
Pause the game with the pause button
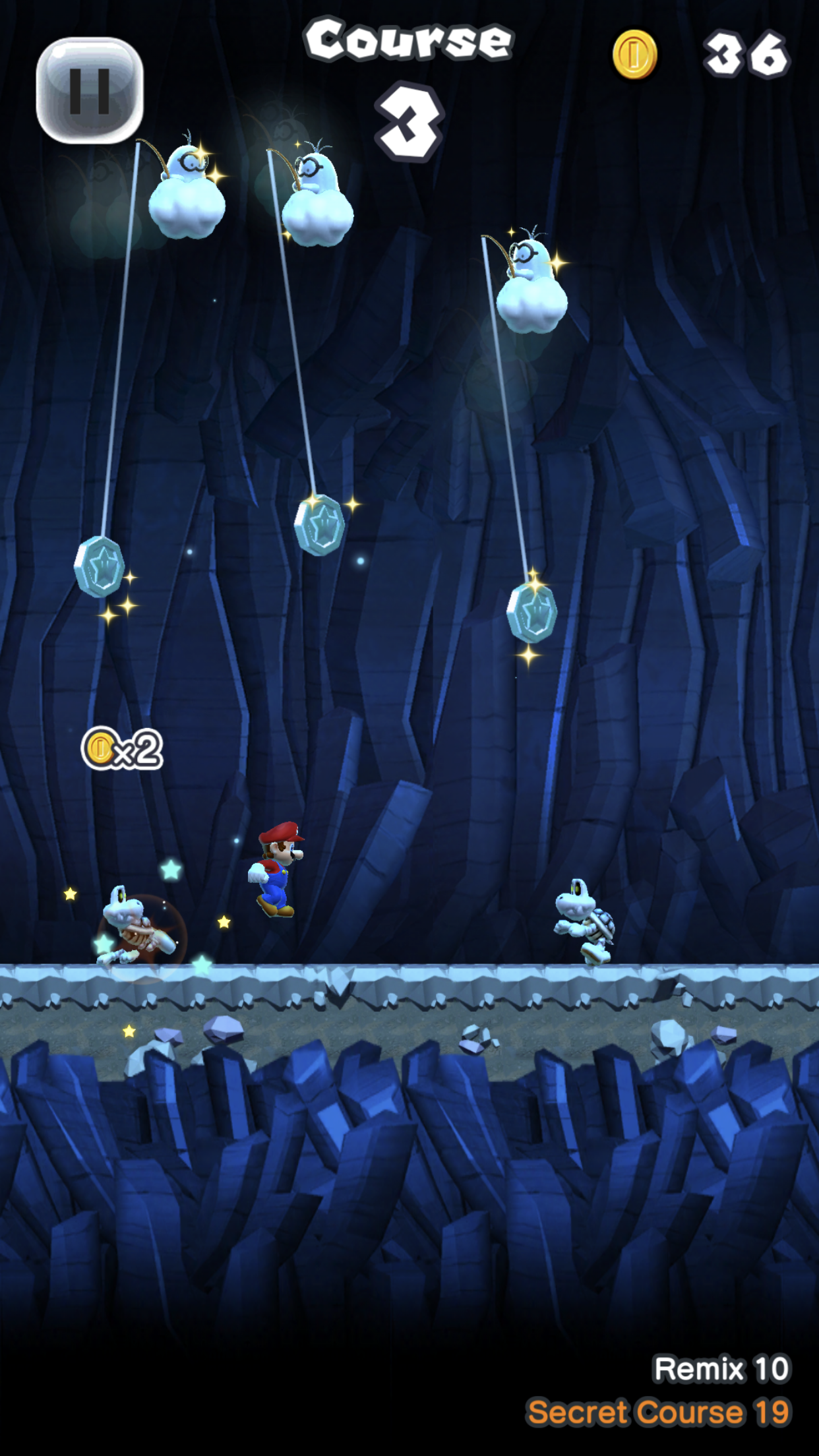tap(90, 90)
